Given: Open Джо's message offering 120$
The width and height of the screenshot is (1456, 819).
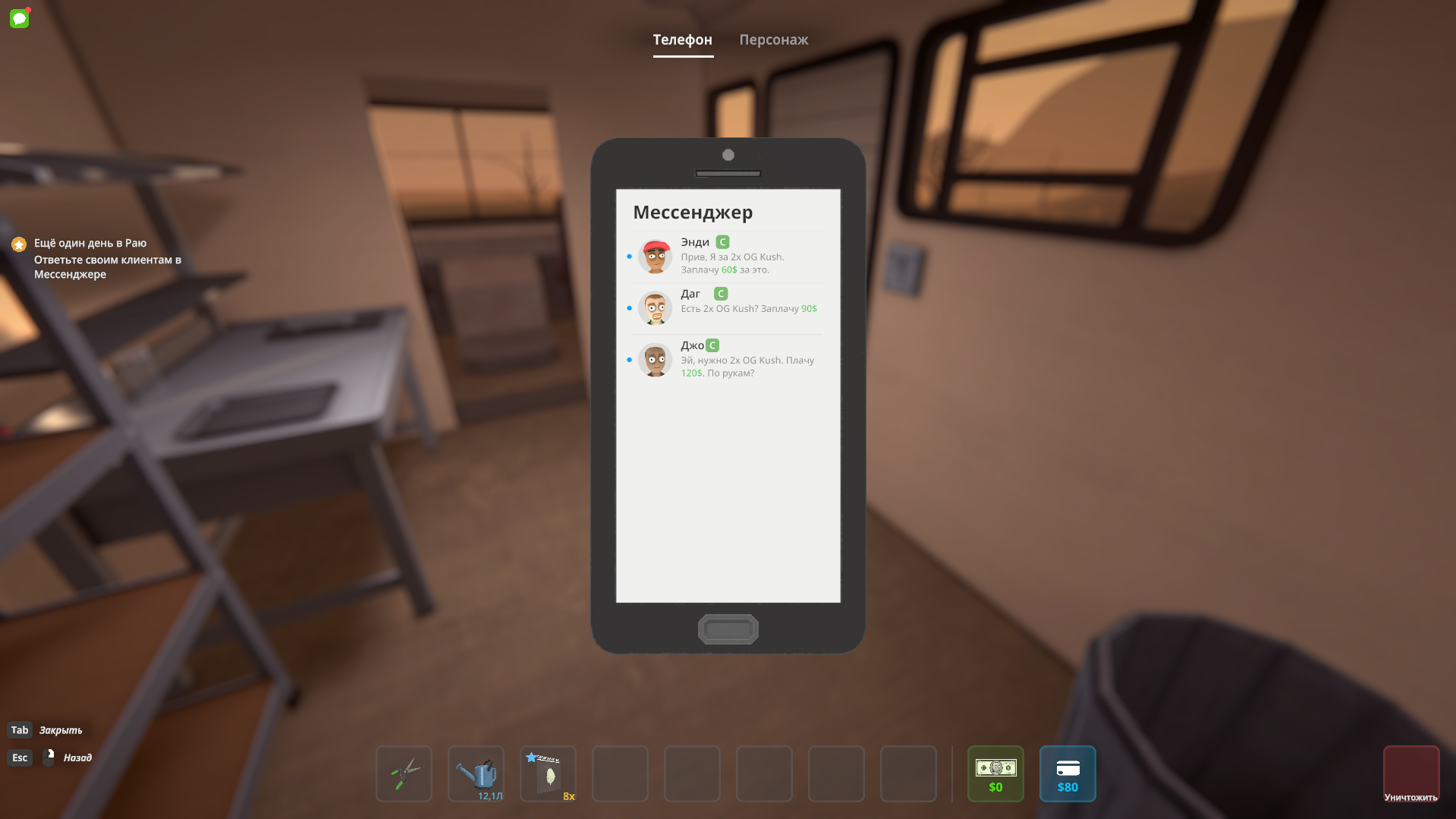Looking at the screenshot, I should click(727, 361).
